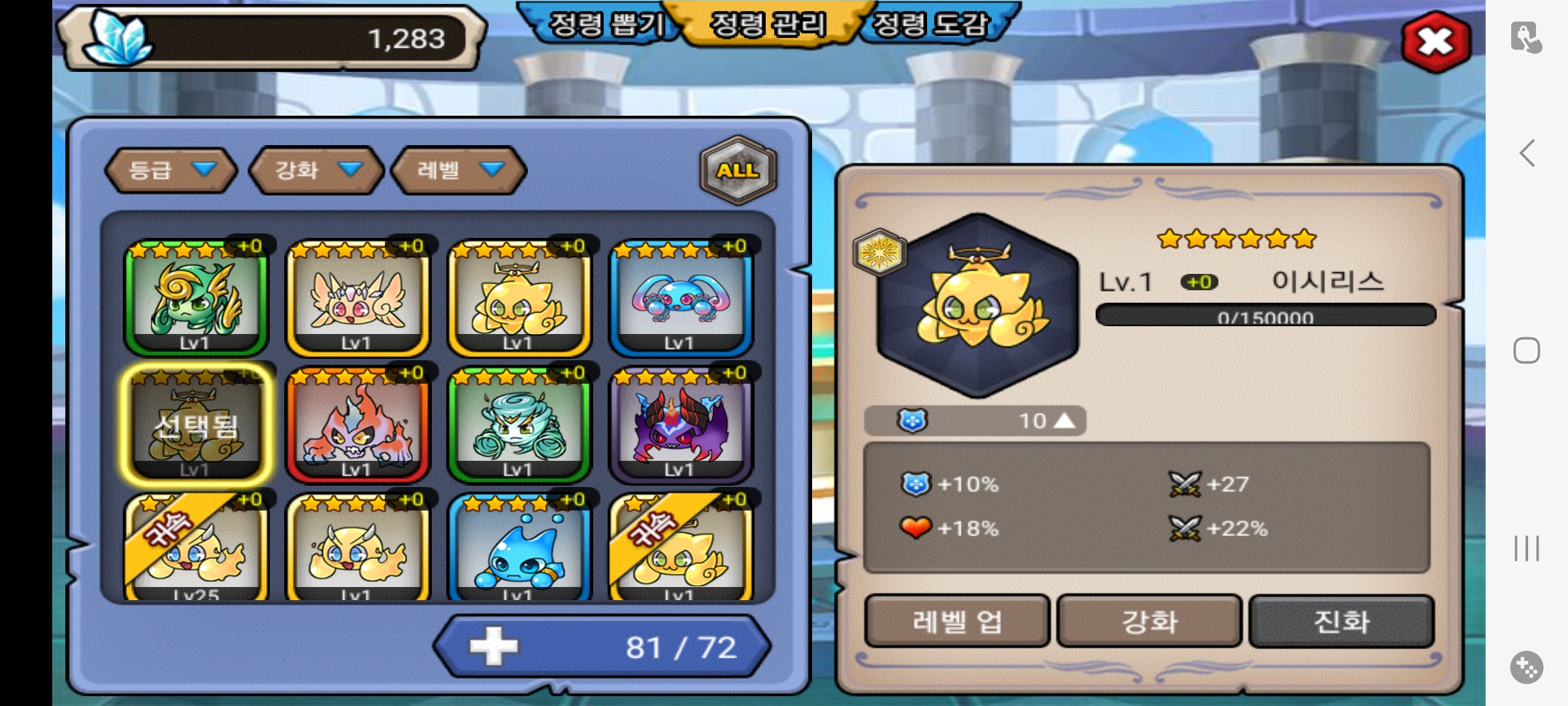The height and width of the screenshot is (706, 1568).
Task: Tap the Android back navigation arrow
Action: pos(1527,154)
